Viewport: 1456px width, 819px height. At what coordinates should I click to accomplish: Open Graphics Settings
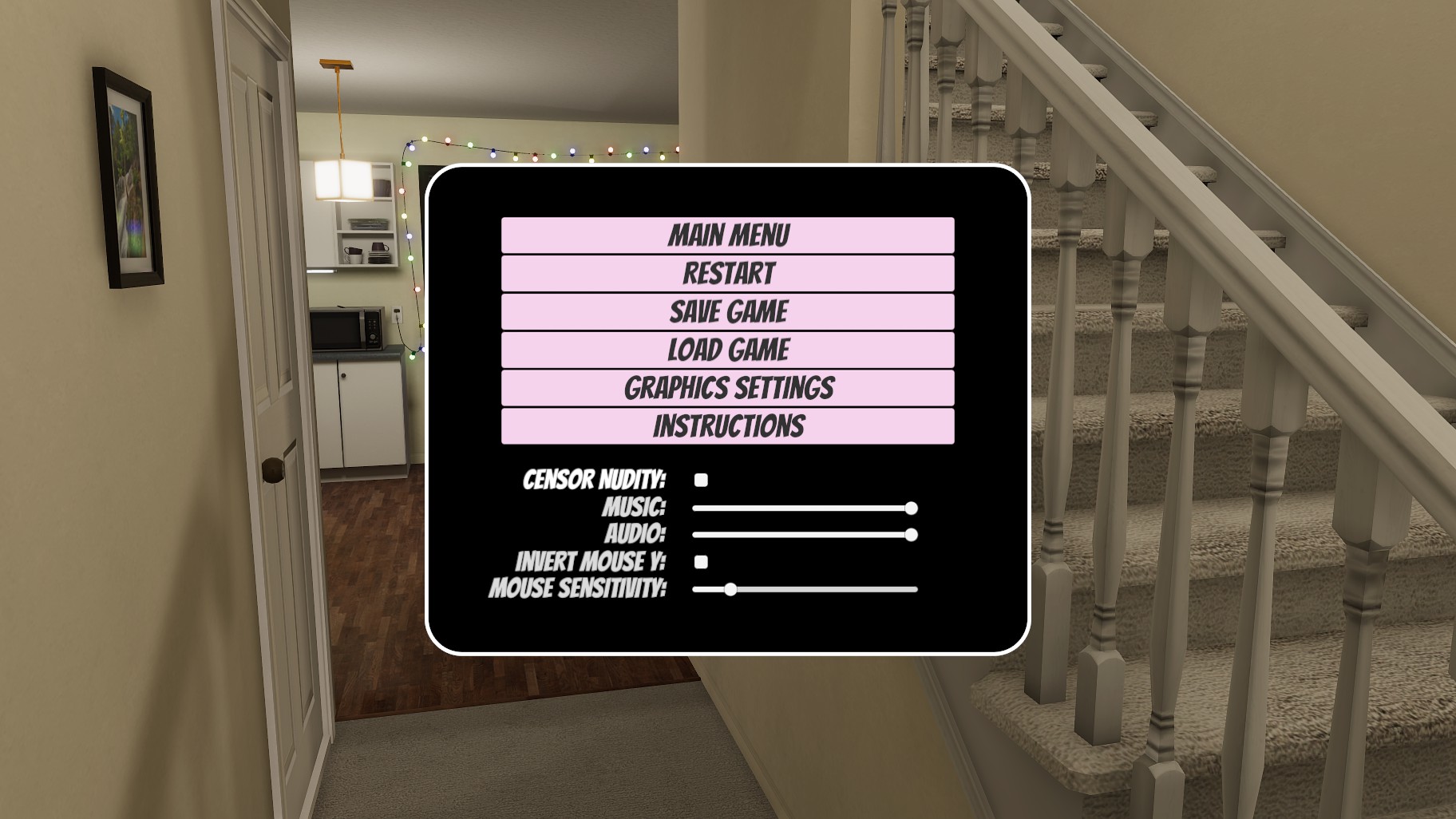pyautogui.click(x=727, y=389)
